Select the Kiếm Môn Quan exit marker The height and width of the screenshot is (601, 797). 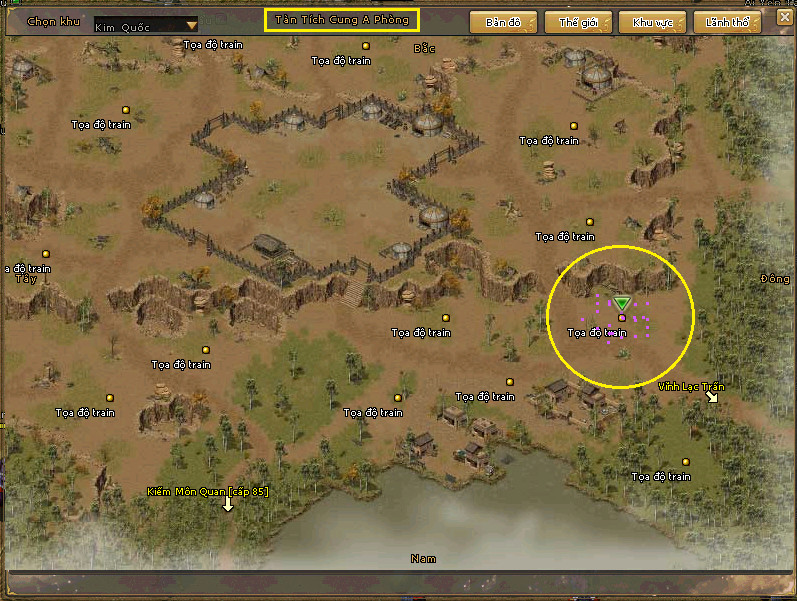228,504
